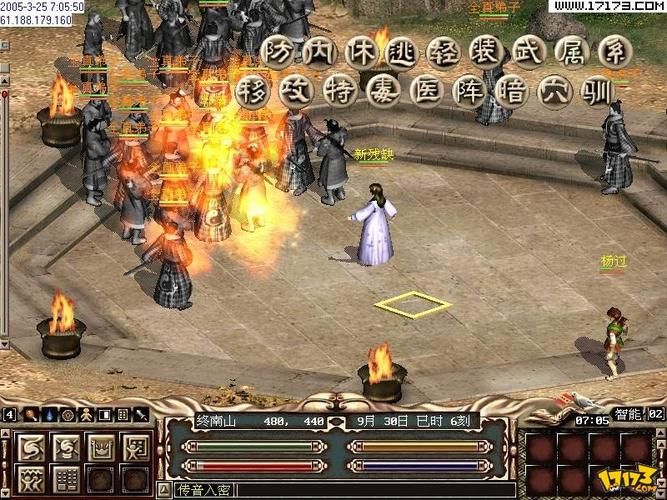The image size is (667, 500).
Task: Toggle the 智能 (smart mode) button
Action: 628,413
